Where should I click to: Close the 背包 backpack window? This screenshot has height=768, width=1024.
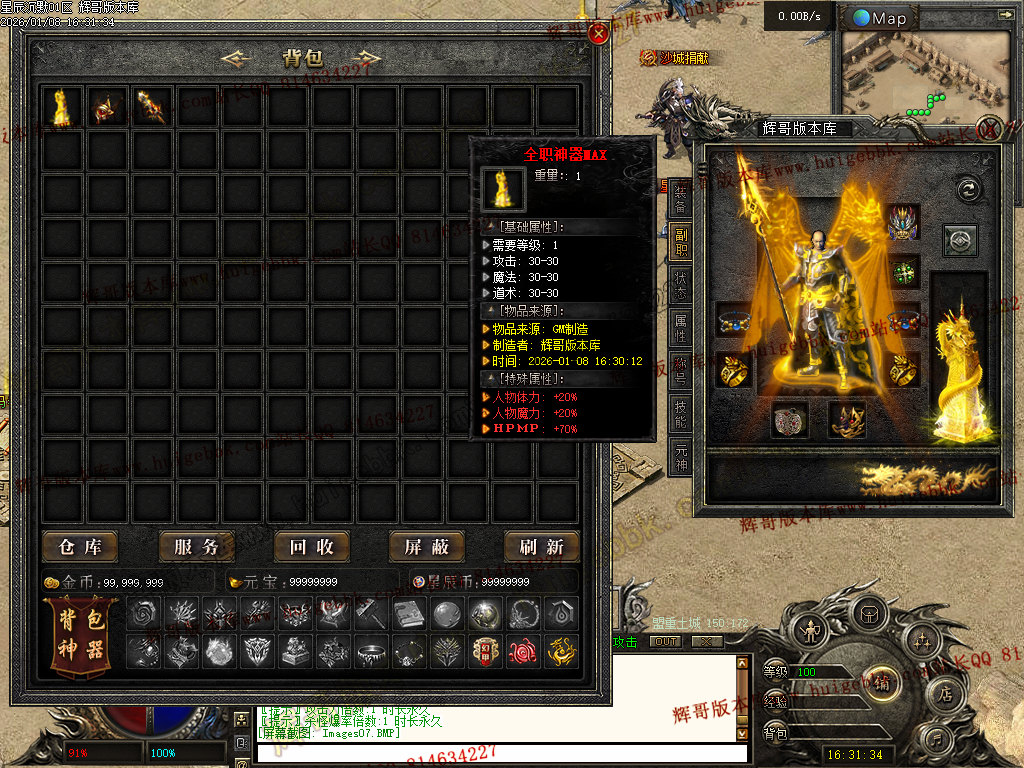(599, 34)
